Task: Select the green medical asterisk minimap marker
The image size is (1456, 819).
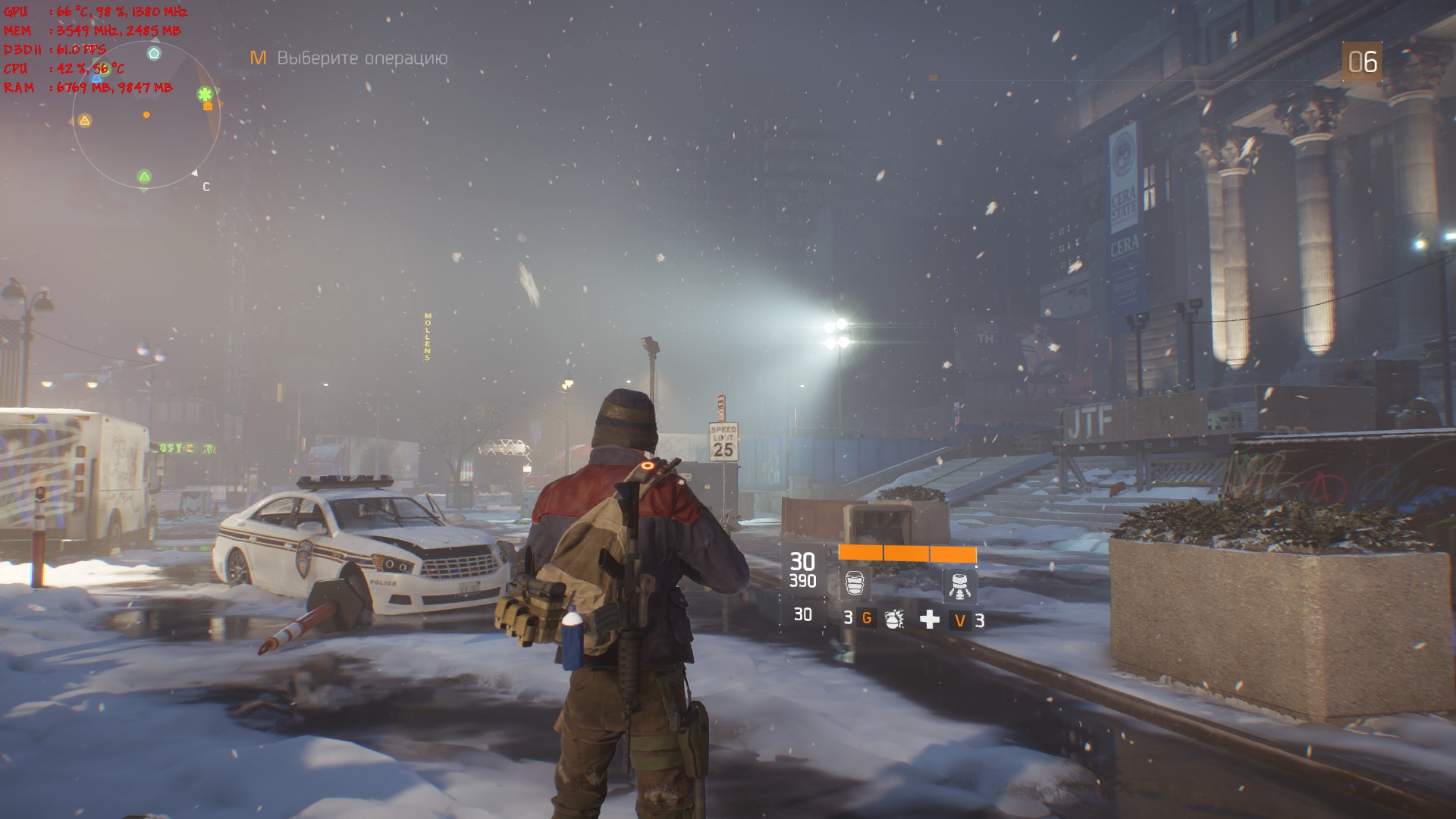Action: (x=205, y=95)
